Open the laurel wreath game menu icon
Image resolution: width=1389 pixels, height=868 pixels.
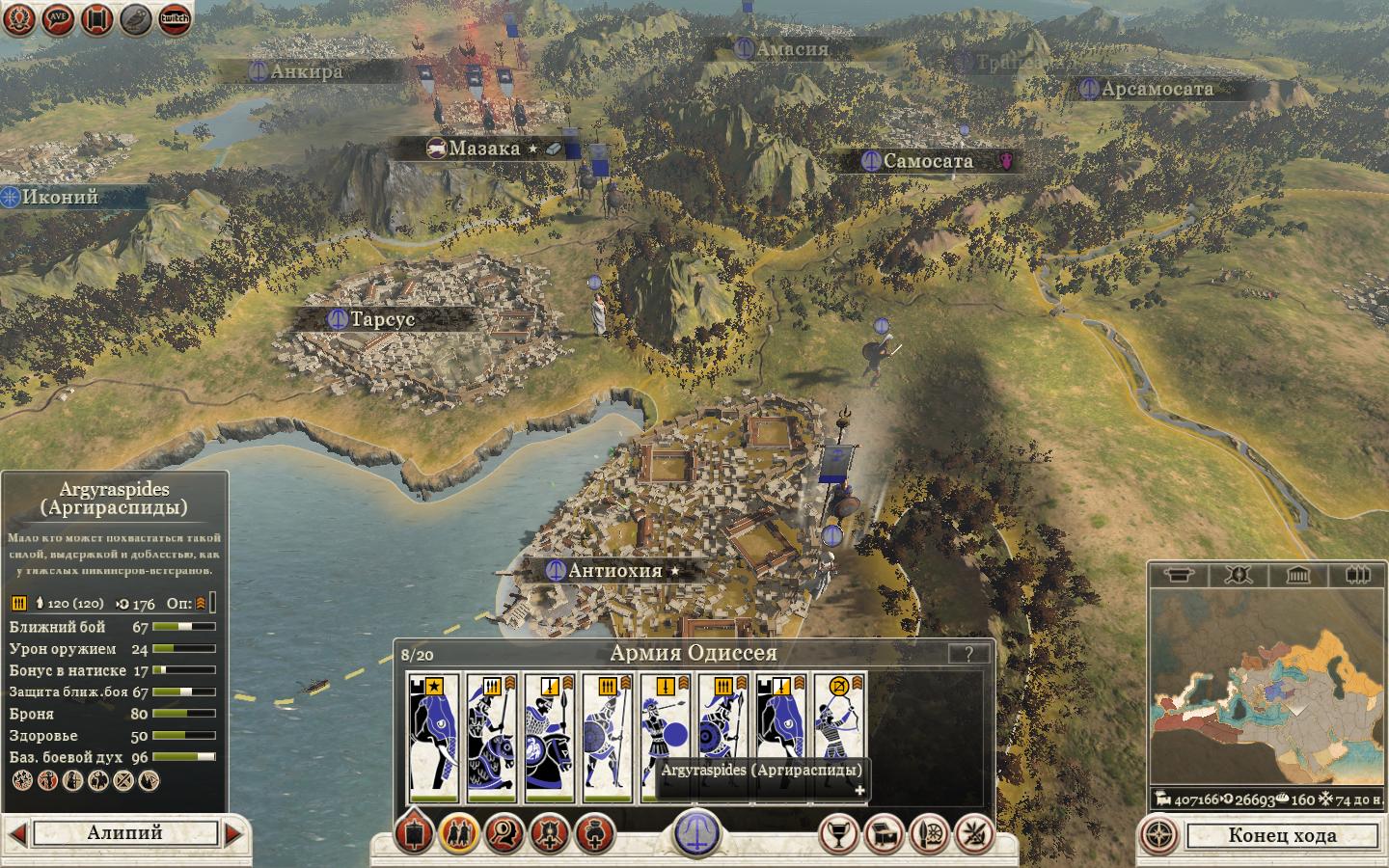pyautogui.click(x=19, y=18)
